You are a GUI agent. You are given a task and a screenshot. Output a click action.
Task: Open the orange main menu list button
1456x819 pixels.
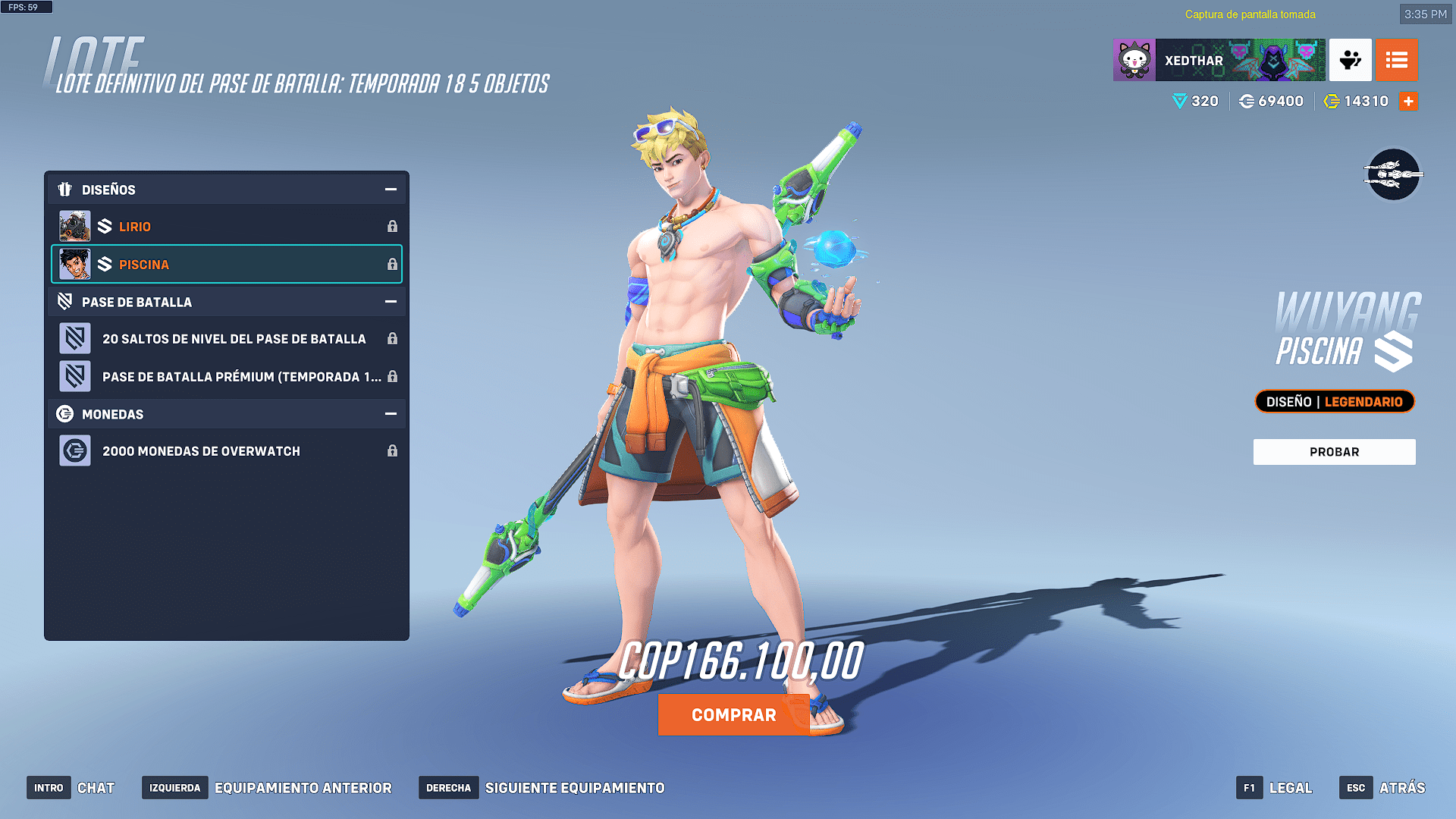tap(1396, 61)
